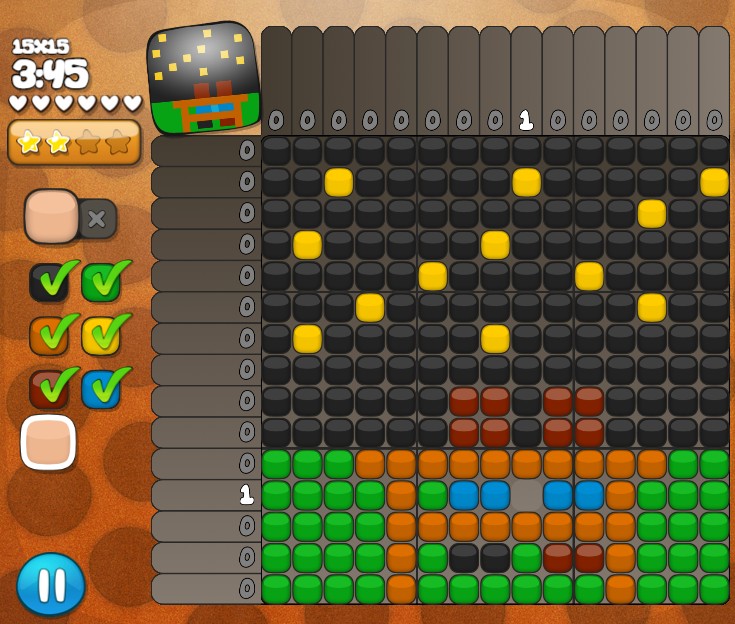Screen dimensions: 735x624
Task: Fill the empty gray tile on the board
Action: coord(526,495)
